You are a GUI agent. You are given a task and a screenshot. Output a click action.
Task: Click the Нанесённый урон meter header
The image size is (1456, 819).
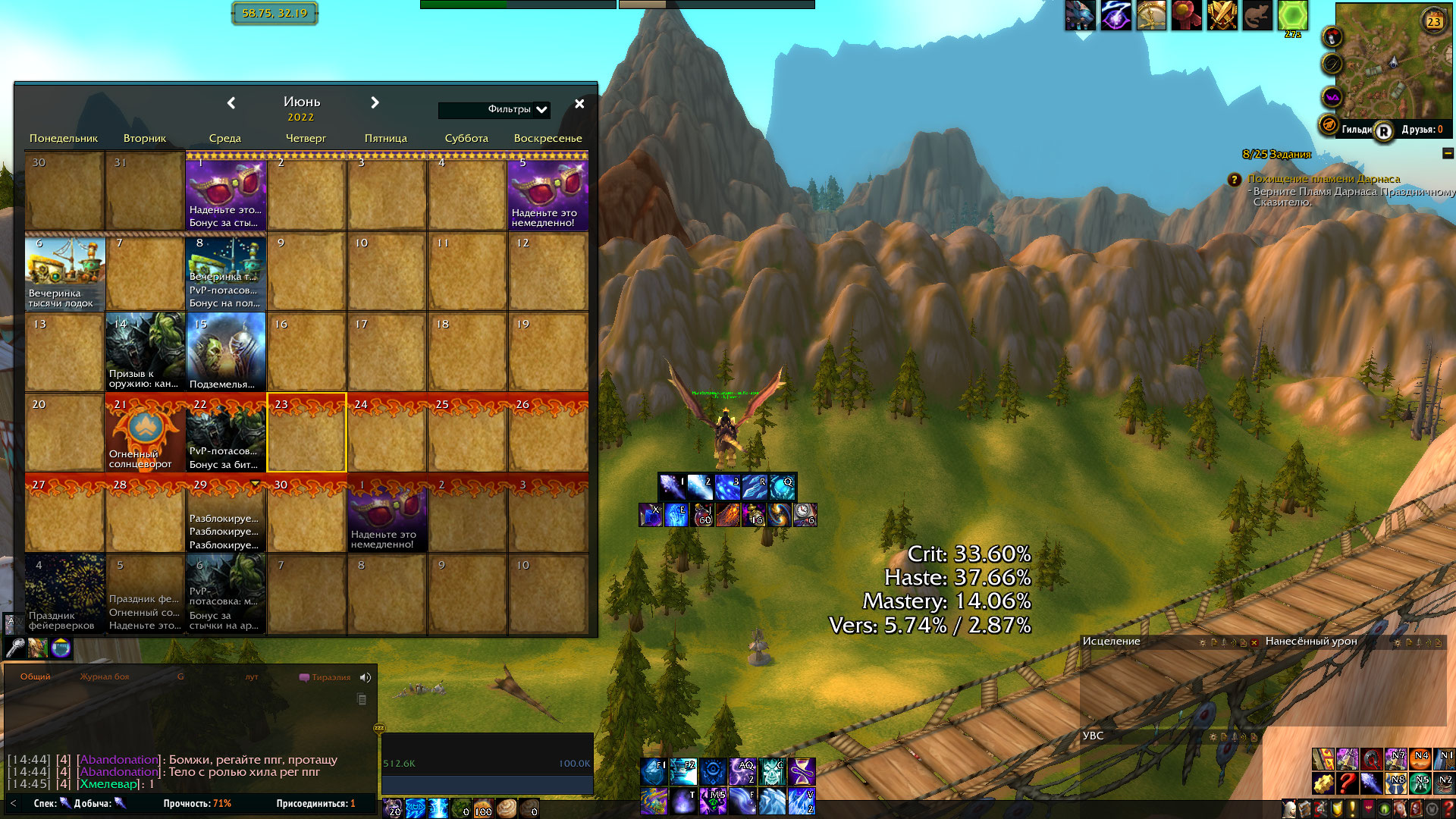click(x=1311, y=642)
